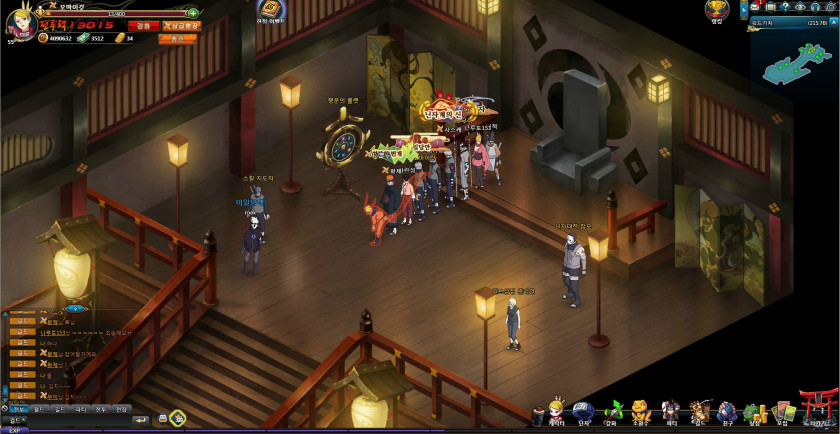Send chat message with the enter-arrow button

click(141, 418)
